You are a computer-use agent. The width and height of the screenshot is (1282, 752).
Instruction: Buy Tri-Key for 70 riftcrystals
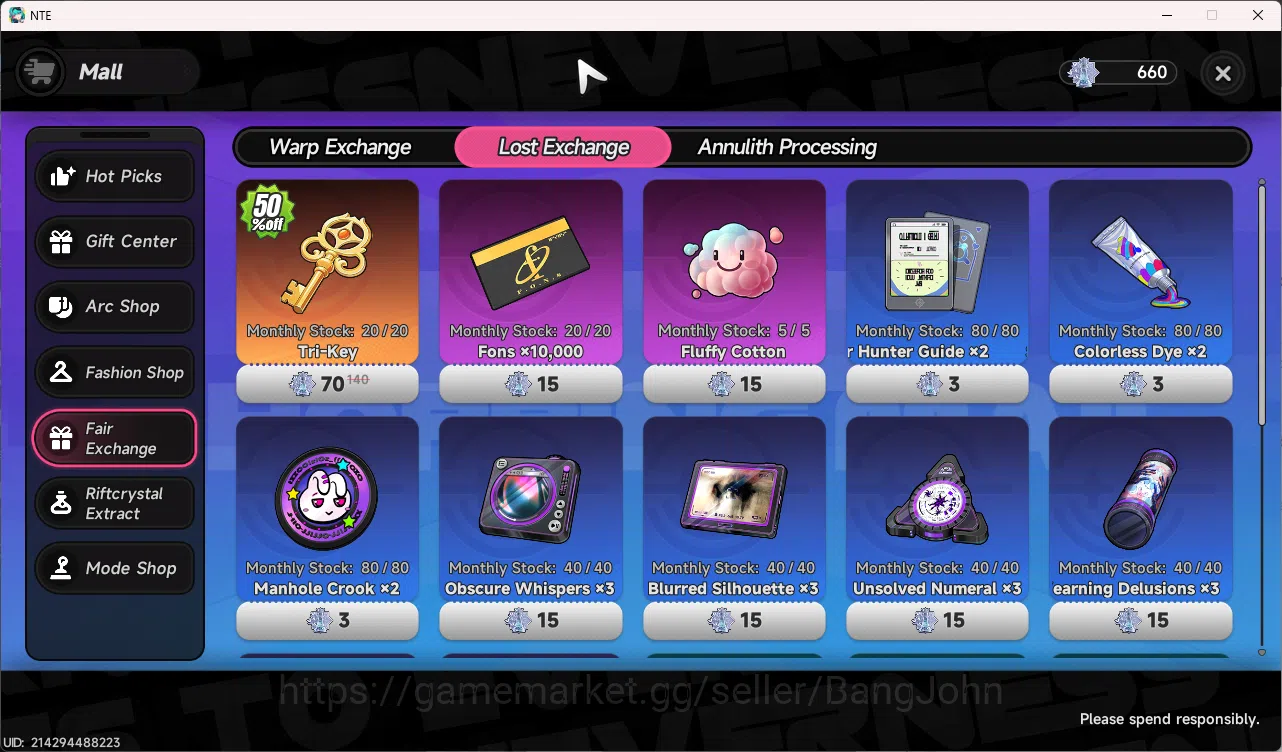(327, 384)
